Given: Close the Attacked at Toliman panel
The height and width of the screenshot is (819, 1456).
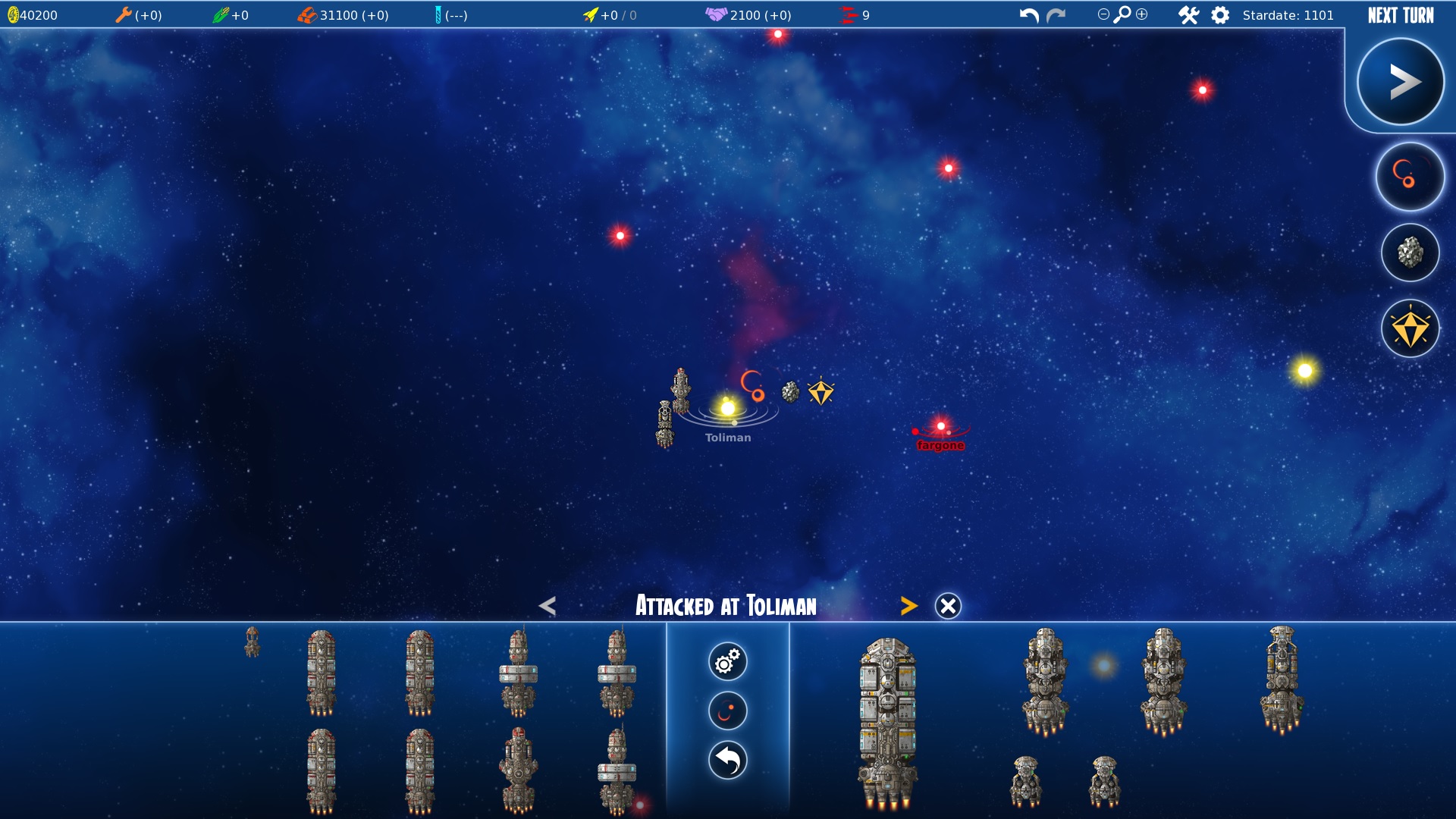Looking at the screenshot, I should [948, 606].
